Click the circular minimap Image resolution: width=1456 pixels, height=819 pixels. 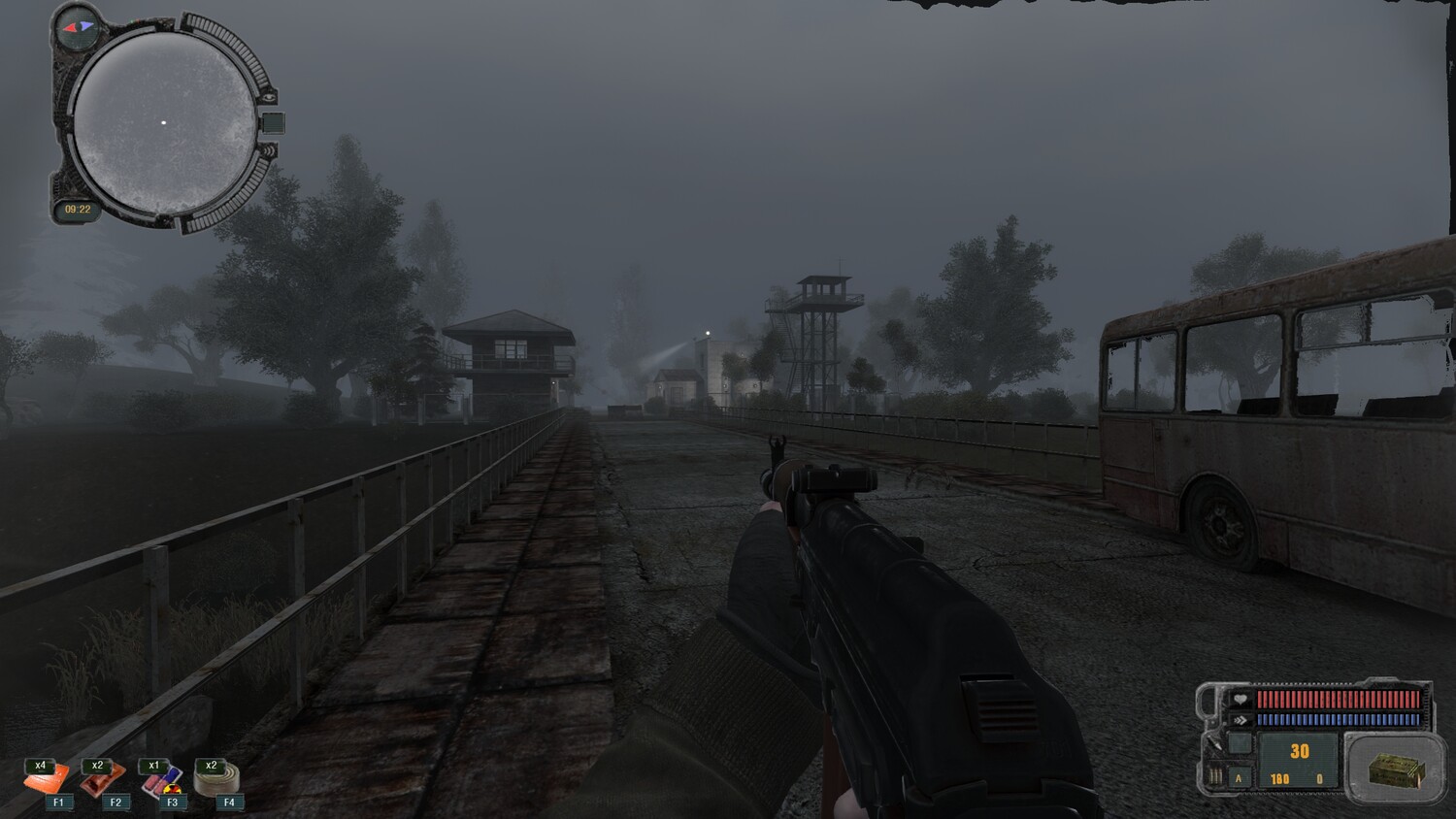click(x=164, y=123)
